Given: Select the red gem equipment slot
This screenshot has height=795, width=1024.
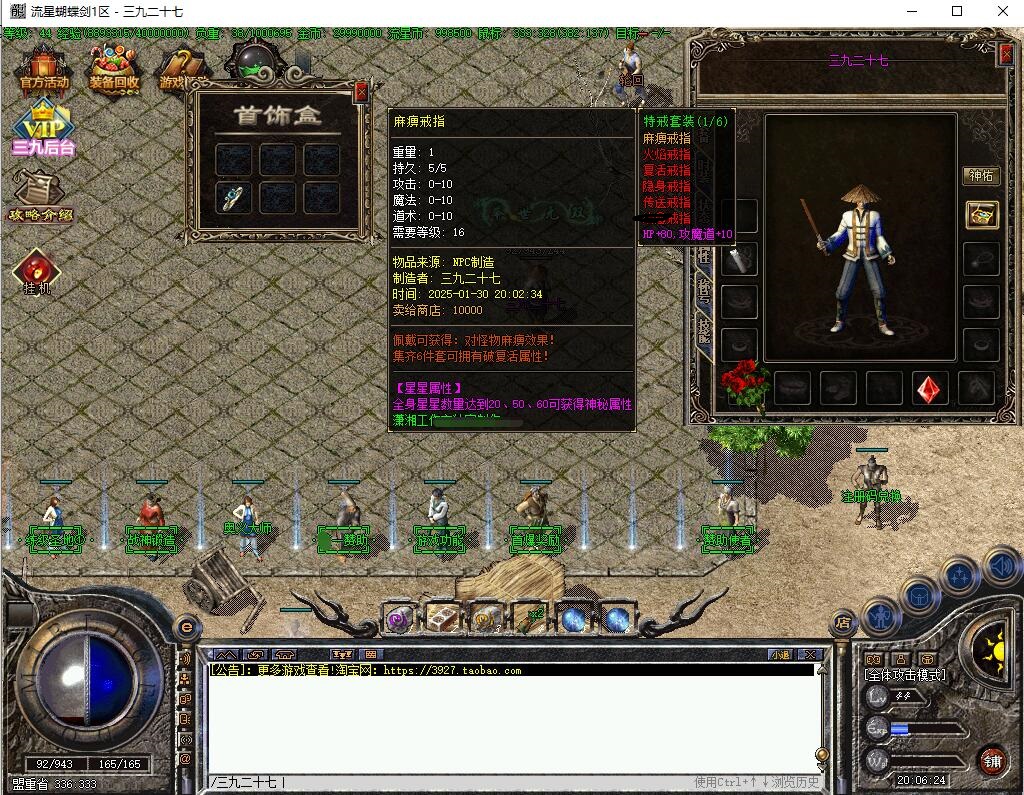Looking at the screenshot, I should 930,388.
